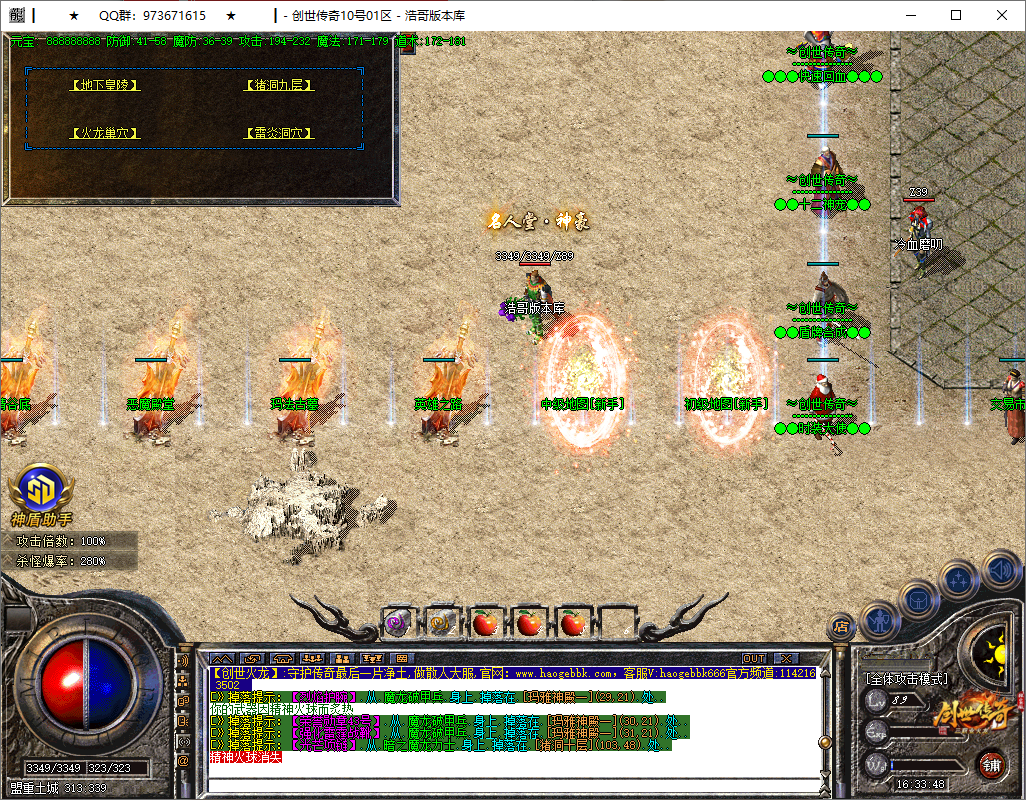Screen dimensions: 1026x800
Task: Go to 火龙巢穴 via dialog link
Action: pyautogui.click(x=105, y=133)
